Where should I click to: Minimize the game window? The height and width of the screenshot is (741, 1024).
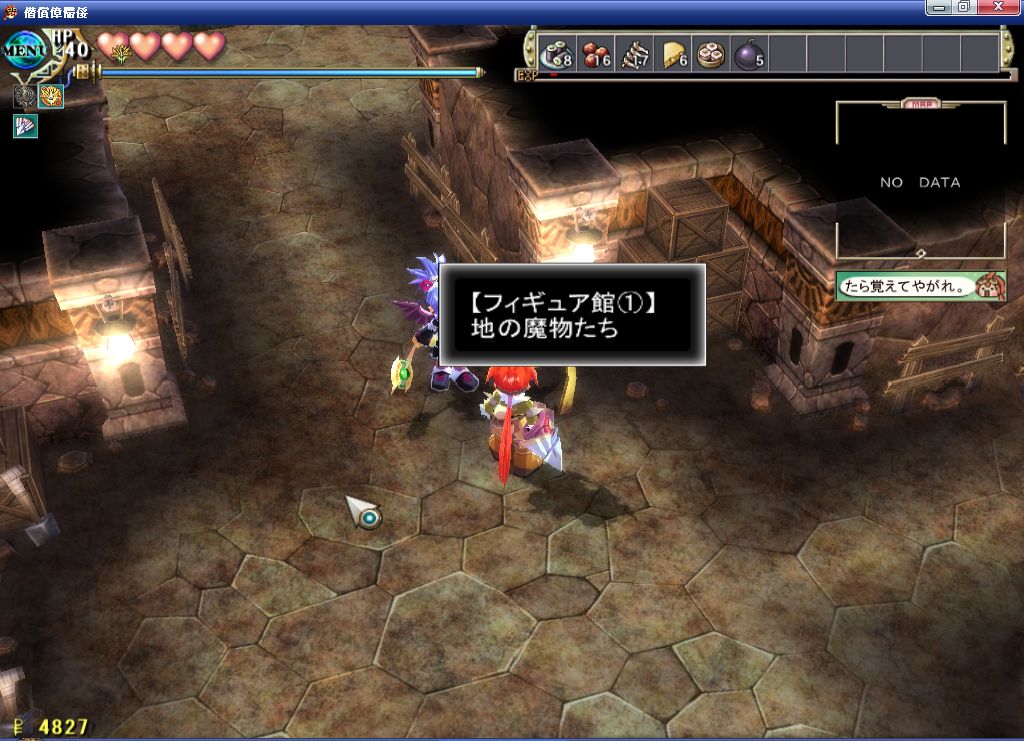click(x=939, y=8)
